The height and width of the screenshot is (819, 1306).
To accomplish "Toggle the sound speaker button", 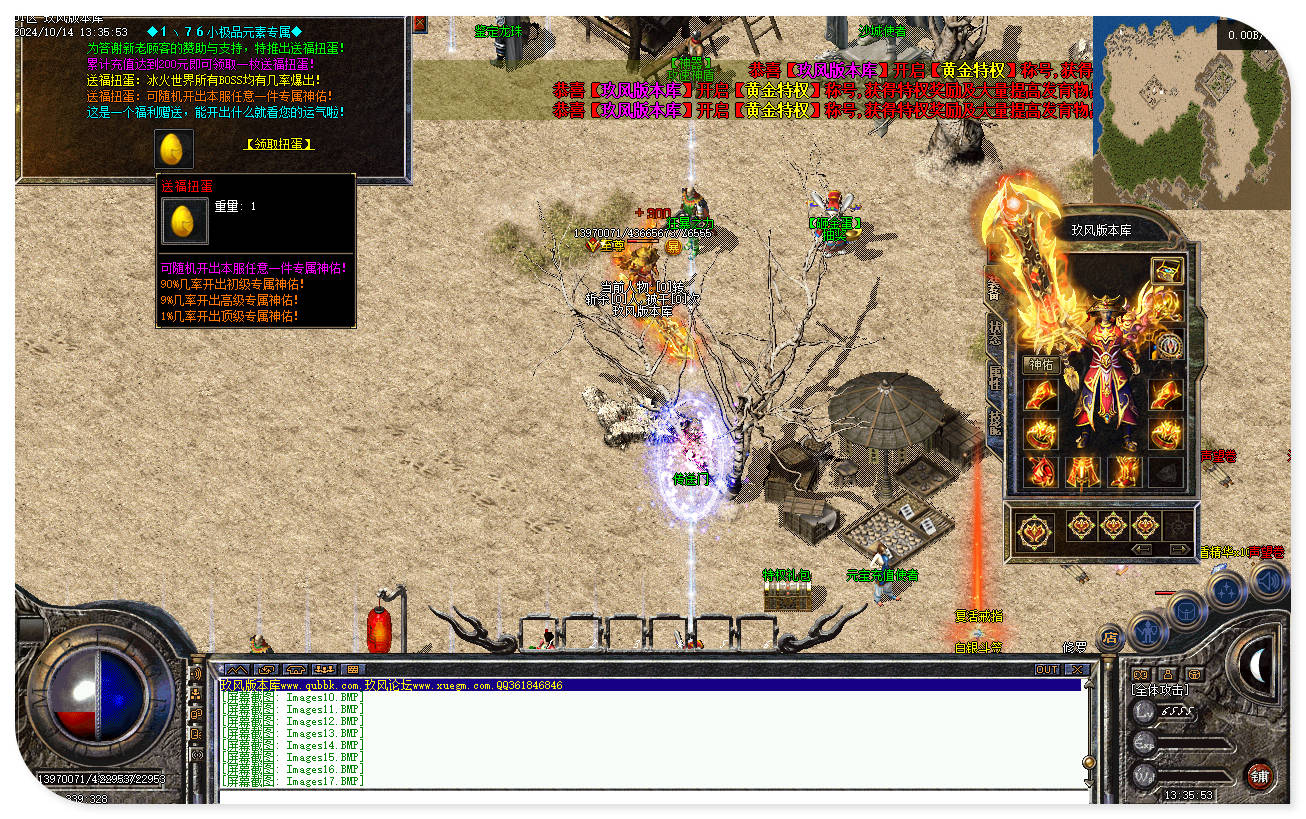I will [1267, 581].
